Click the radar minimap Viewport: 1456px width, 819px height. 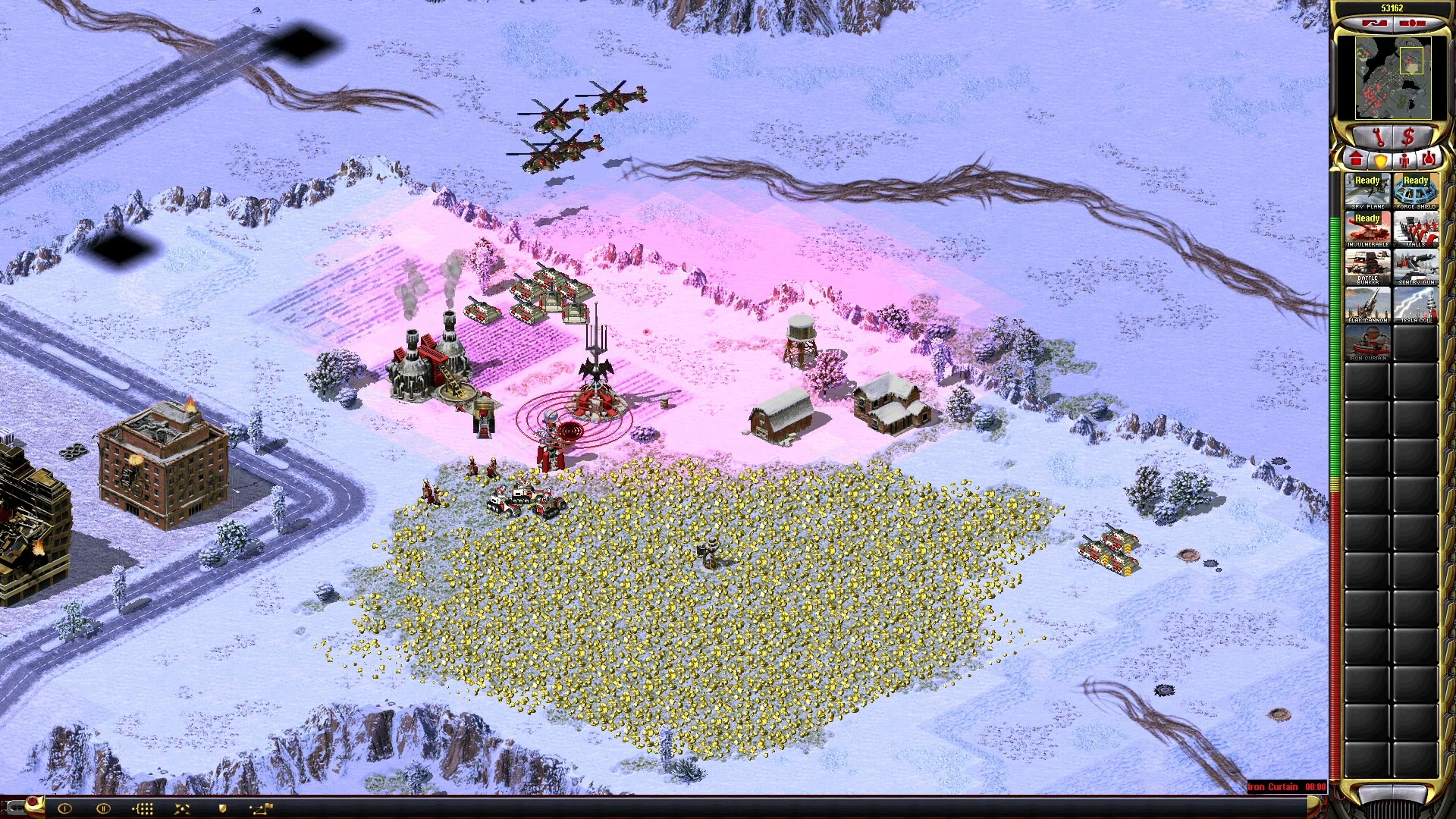1393,77
